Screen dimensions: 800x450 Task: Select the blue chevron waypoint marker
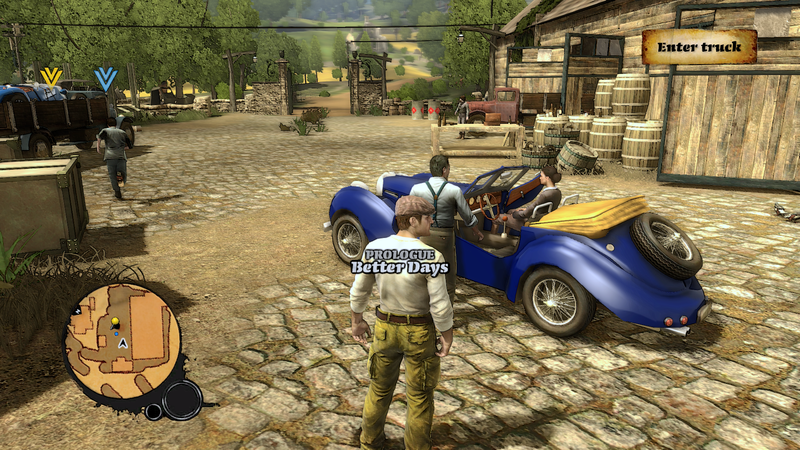tap(105, 78)
